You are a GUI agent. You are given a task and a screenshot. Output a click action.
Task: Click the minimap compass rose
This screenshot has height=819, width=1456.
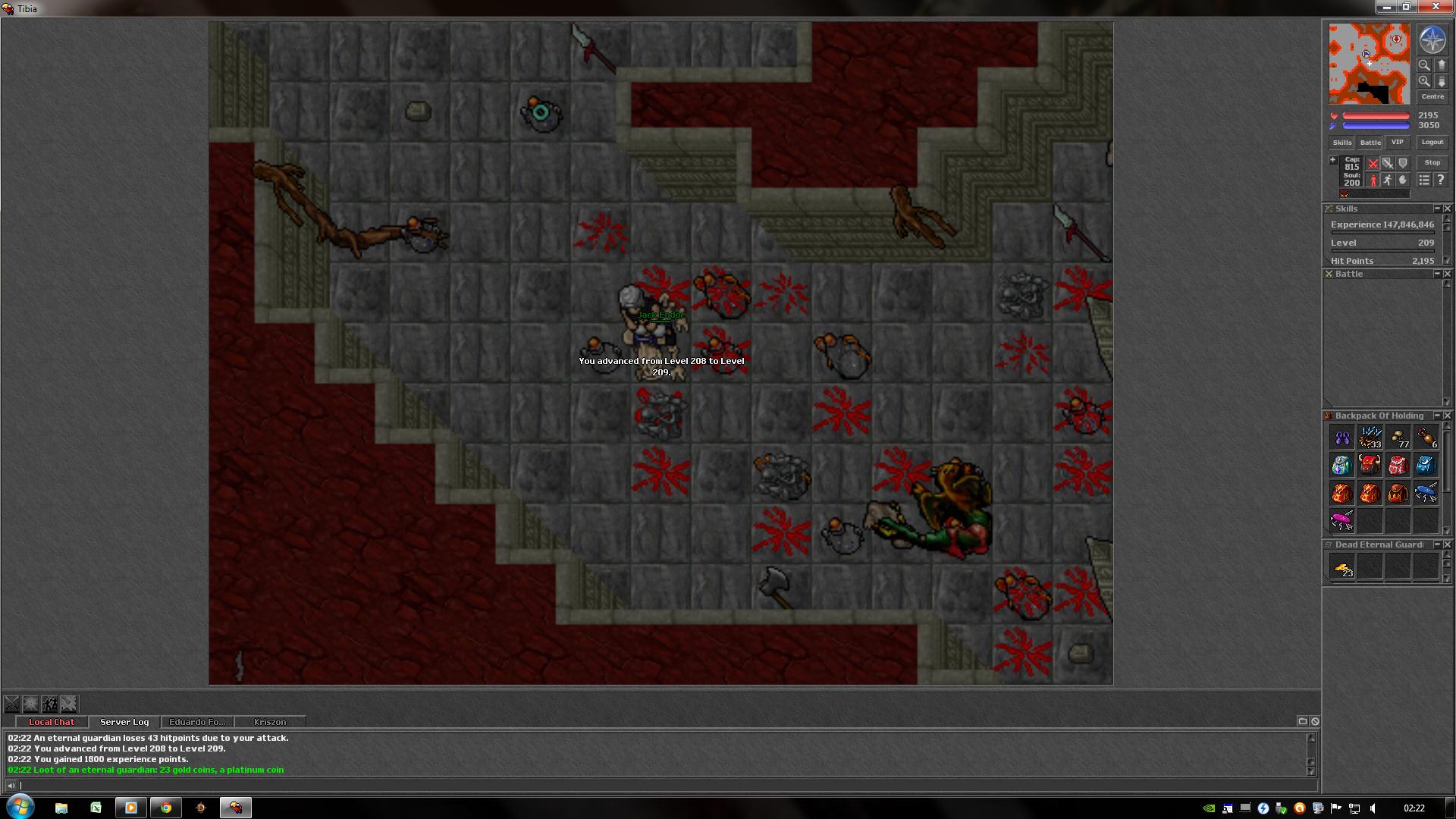(1432, 40)
